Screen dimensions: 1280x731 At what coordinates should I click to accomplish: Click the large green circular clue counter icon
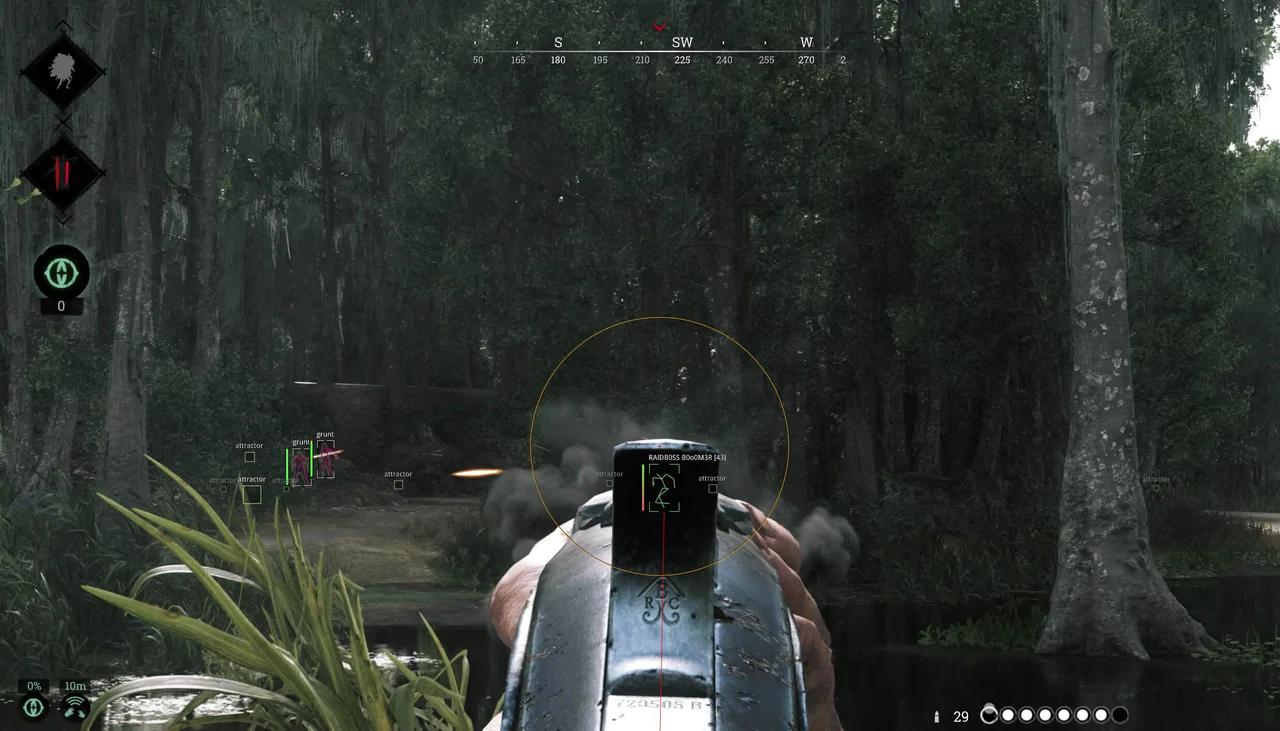click(62, 272)
